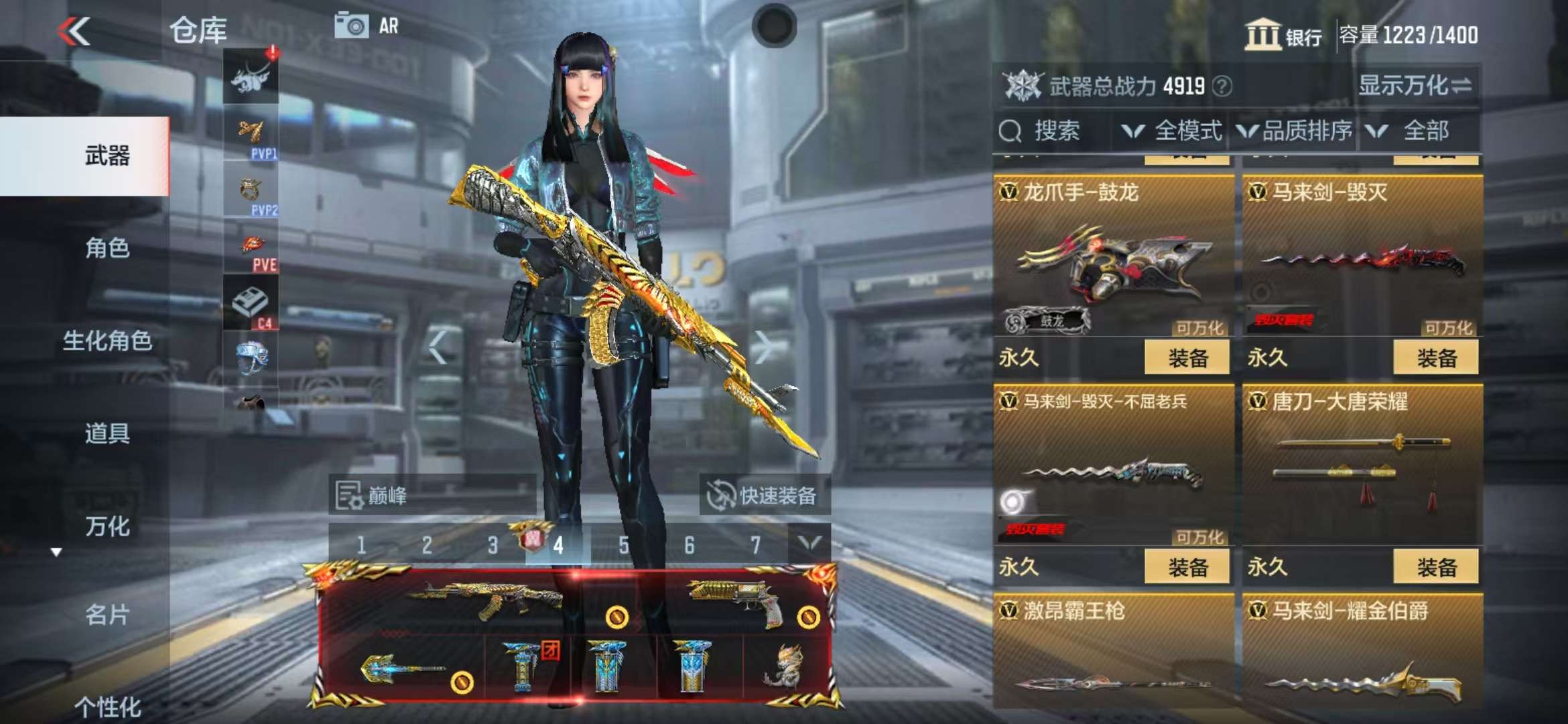The width and height of the screenshot is (1568, 724).
Task: Open the AR camera view
Action: tap(367, 26)
